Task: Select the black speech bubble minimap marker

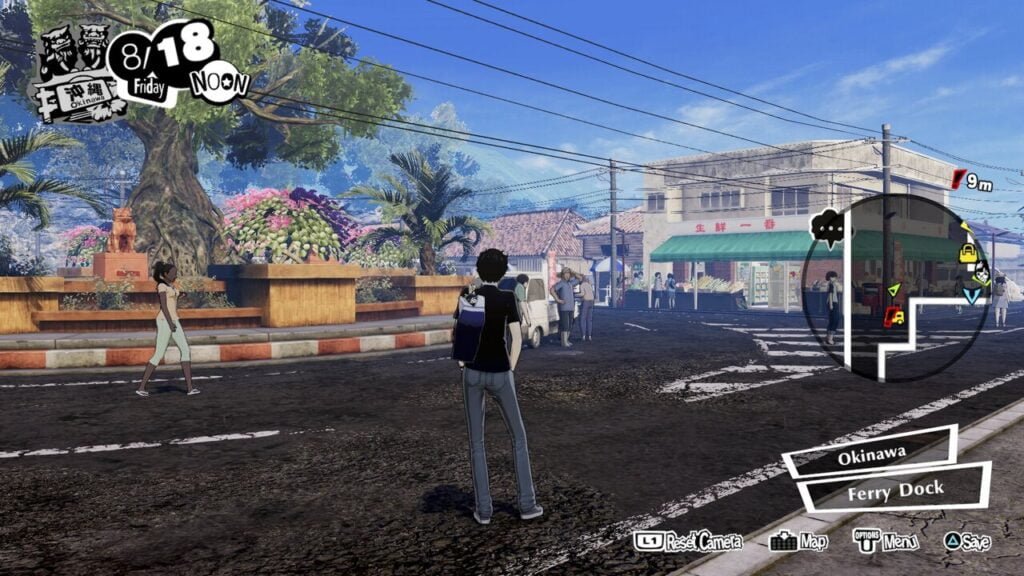Action: [828, 229]
